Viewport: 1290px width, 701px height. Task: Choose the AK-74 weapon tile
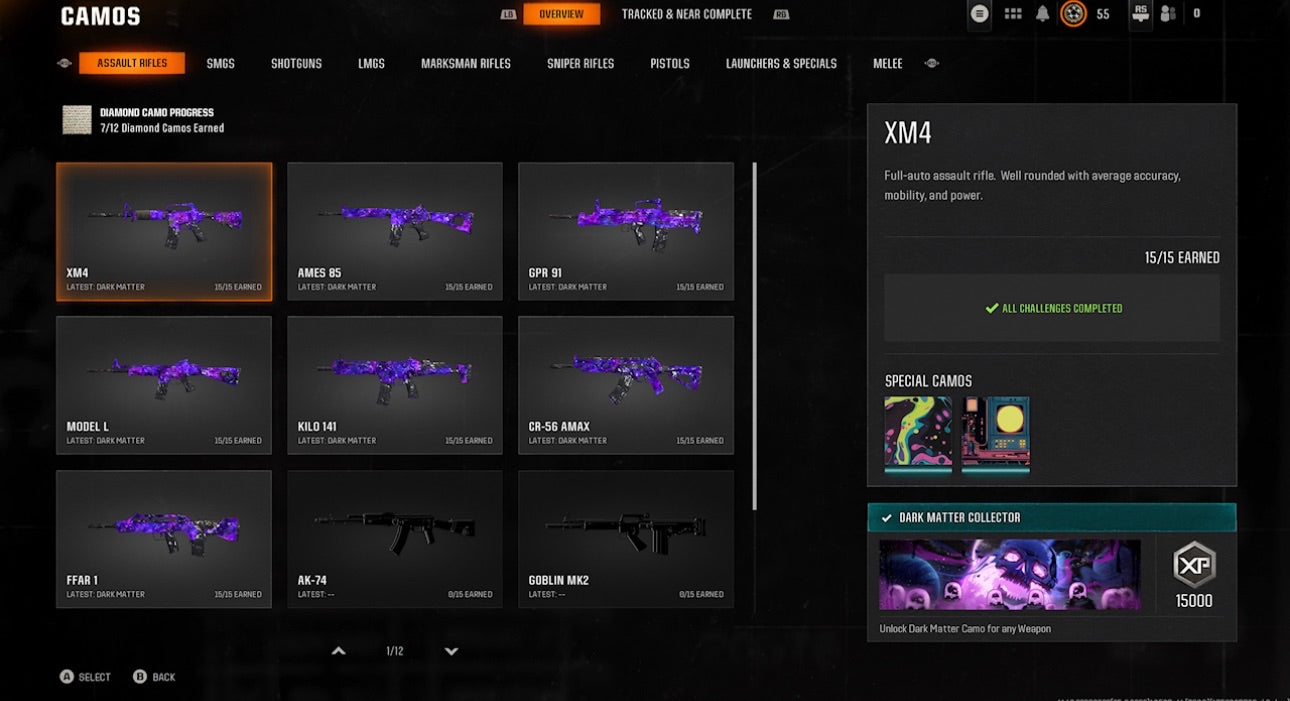pyautogui.click(x=395, y=539)
